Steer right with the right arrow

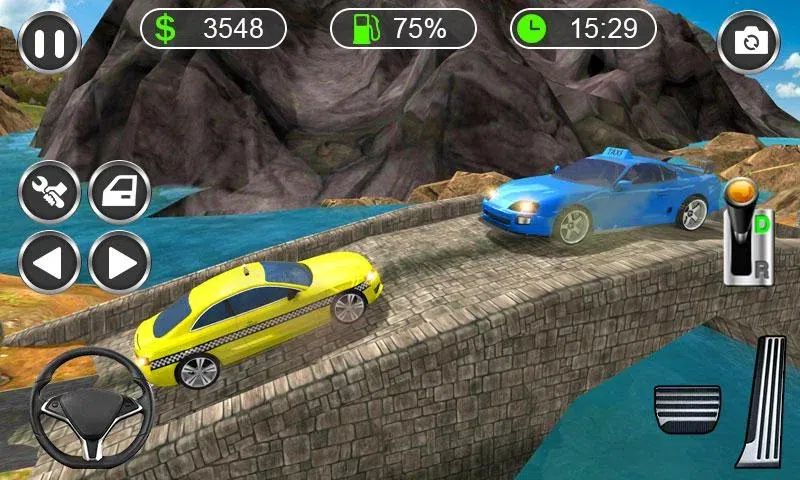(x=120, y=262)
